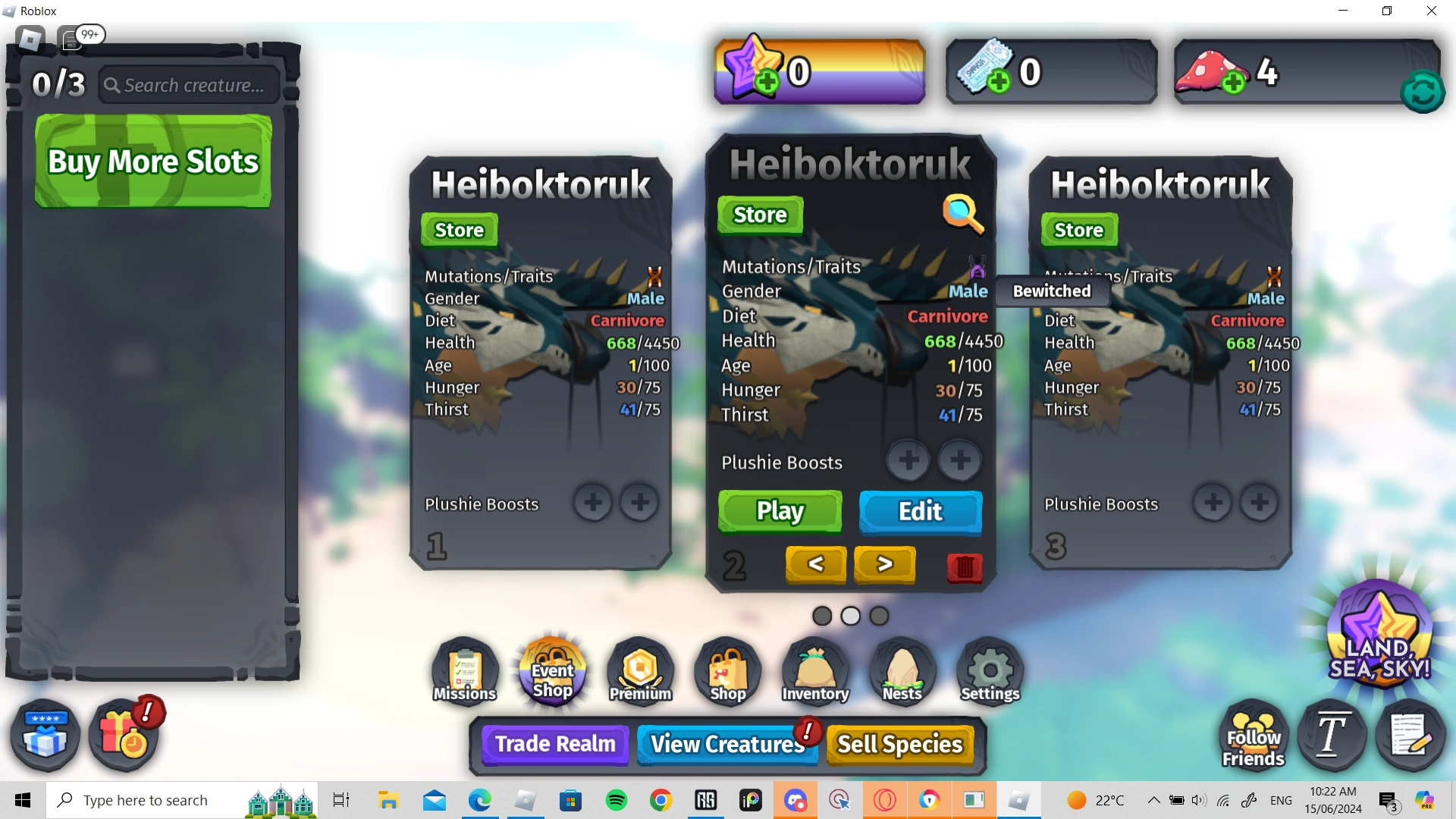Add a Plushie Boost with the plus icon

tap(908, 460)
